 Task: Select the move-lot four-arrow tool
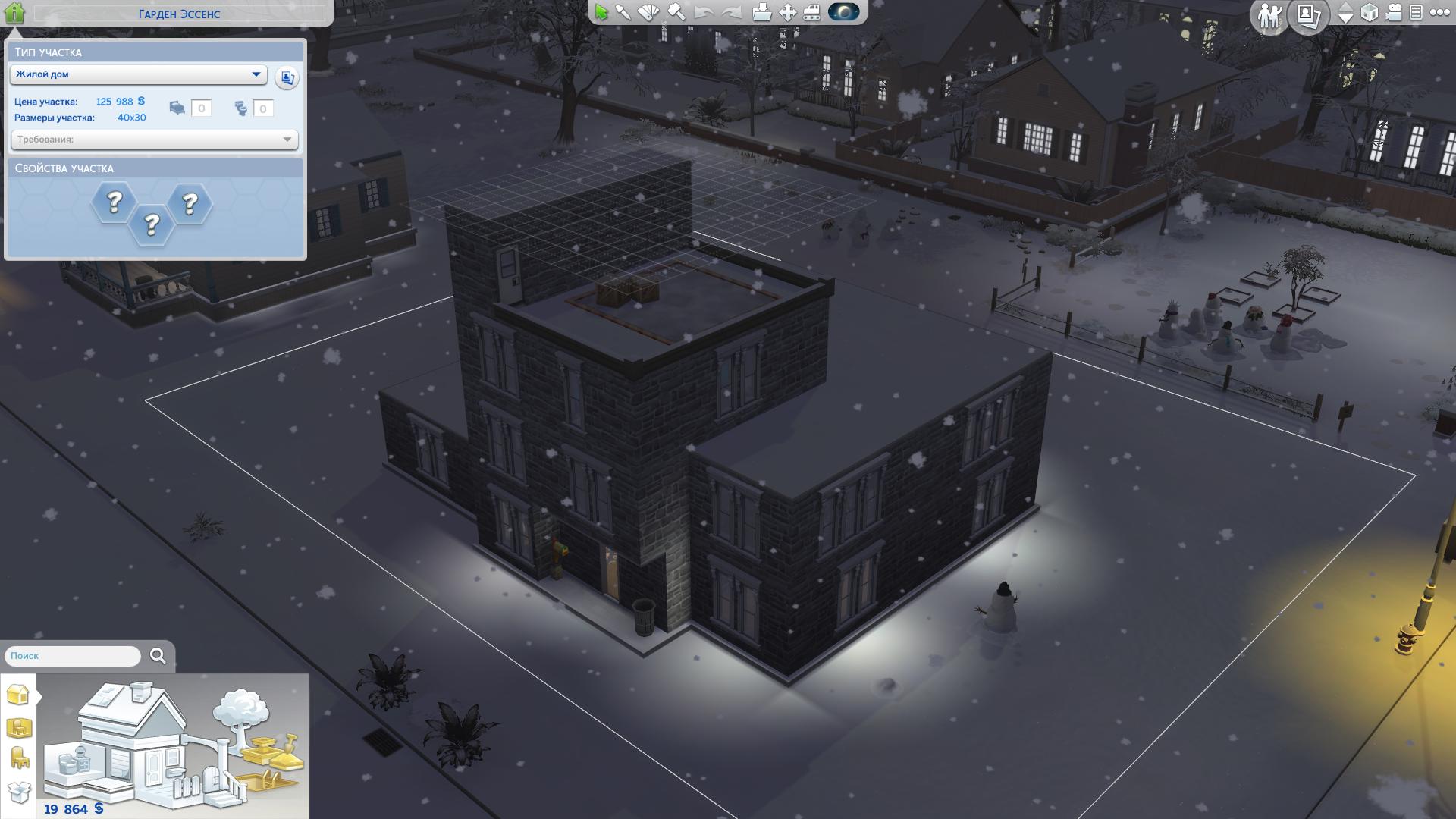tap(788, 13)
